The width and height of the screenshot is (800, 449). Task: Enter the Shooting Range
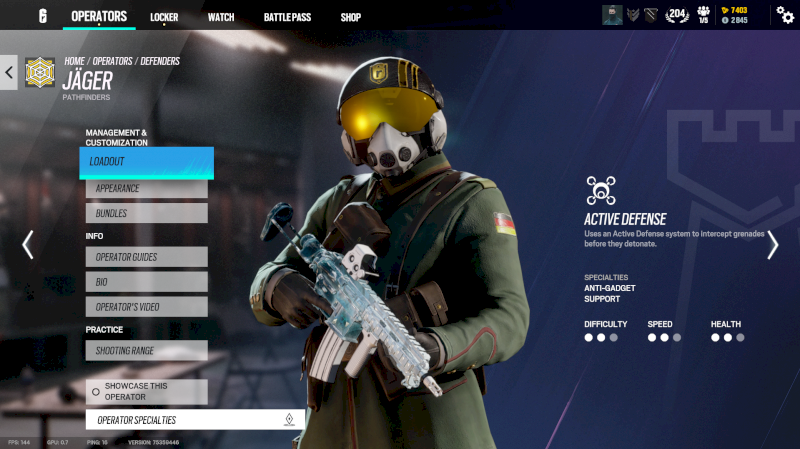pos(146,350)
